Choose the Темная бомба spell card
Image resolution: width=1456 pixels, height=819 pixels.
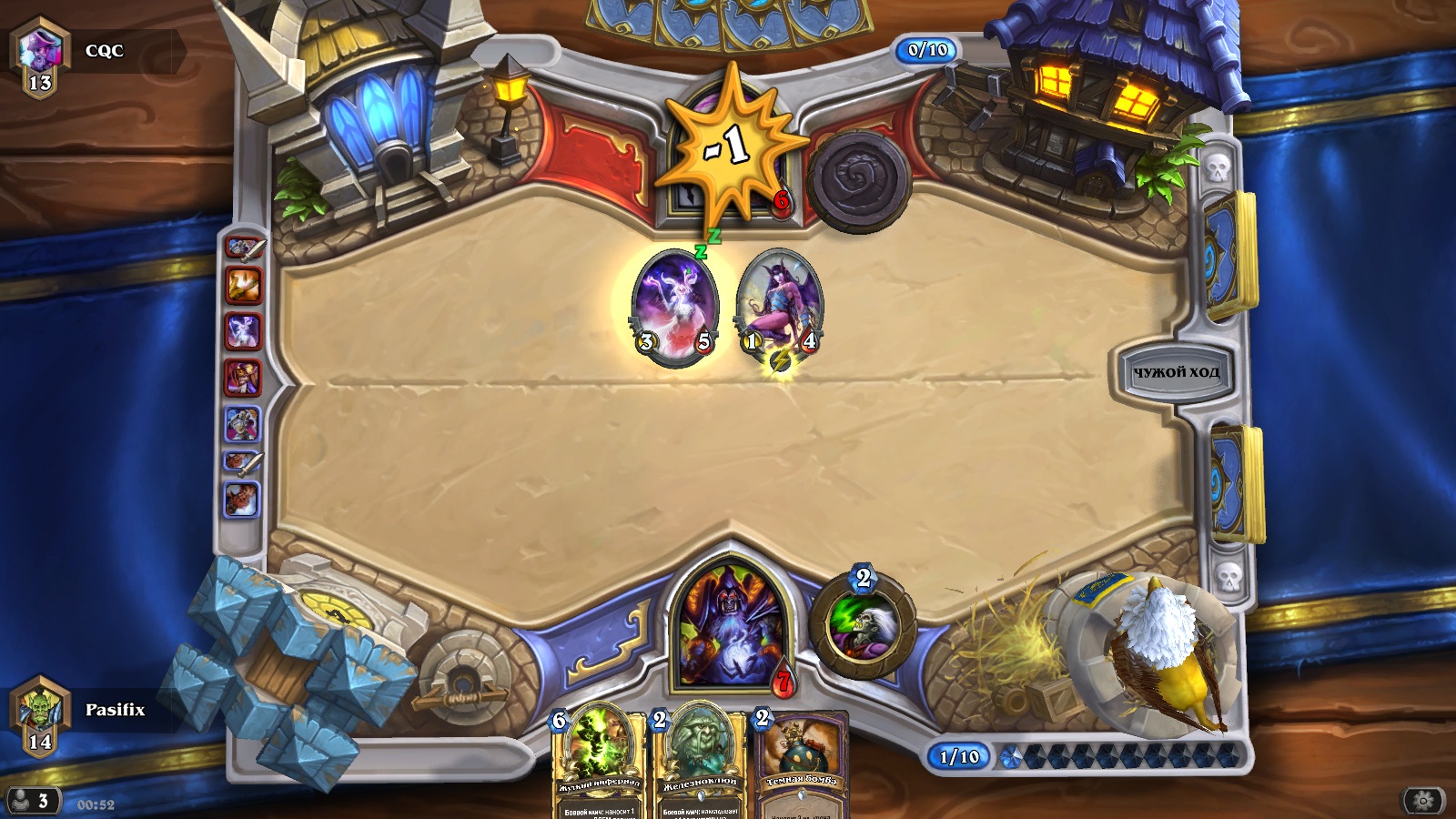click(803, 764)
